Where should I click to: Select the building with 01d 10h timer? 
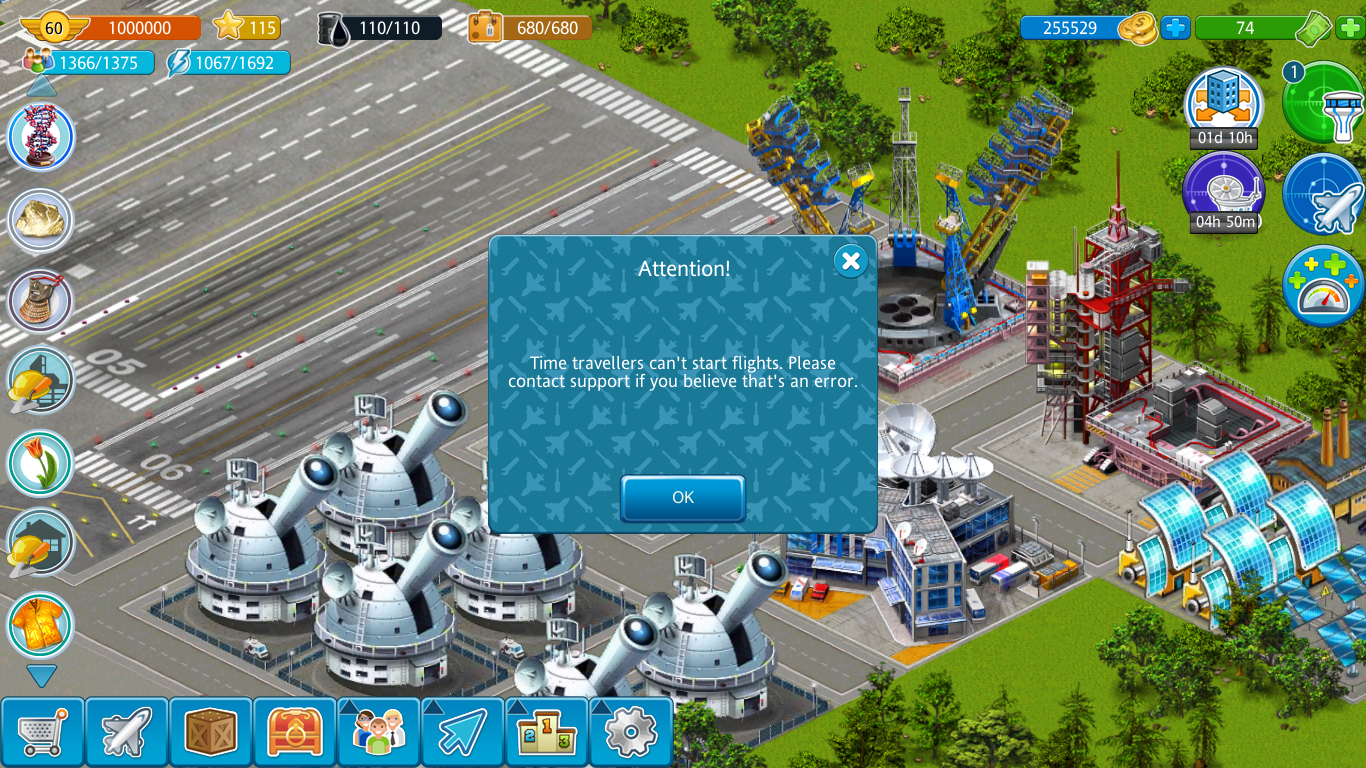[x=1223, y=102]
